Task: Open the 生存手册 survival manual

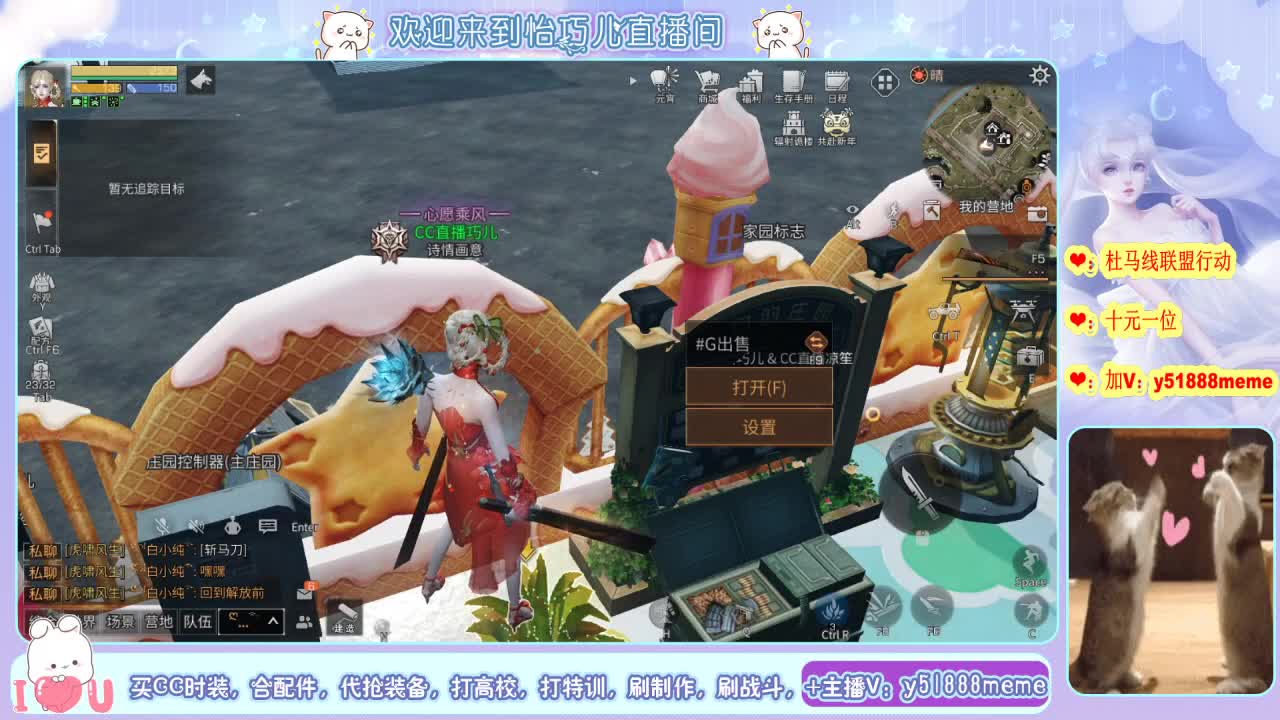Action: [x=793, y=82]
